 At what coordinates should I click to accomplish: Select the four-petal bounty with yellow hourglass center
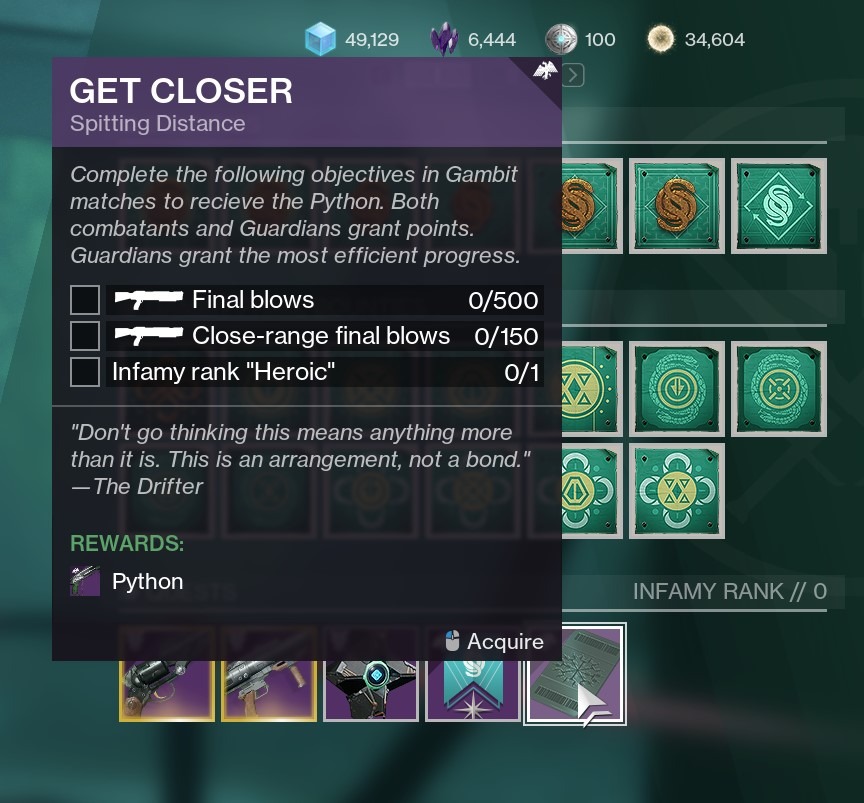677,491
